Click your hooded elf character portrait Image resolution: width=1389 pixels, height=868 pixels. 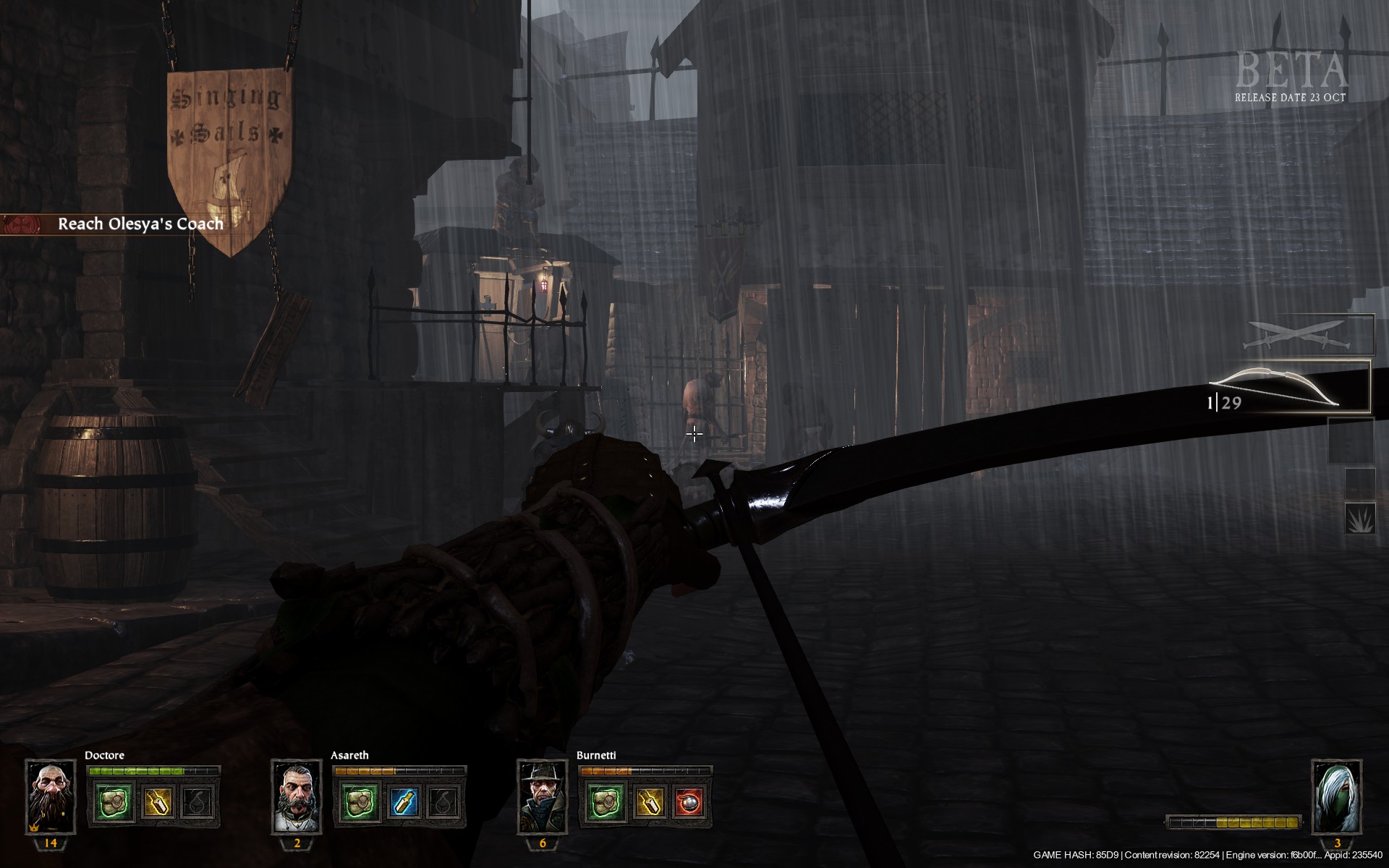(1337, 796)
